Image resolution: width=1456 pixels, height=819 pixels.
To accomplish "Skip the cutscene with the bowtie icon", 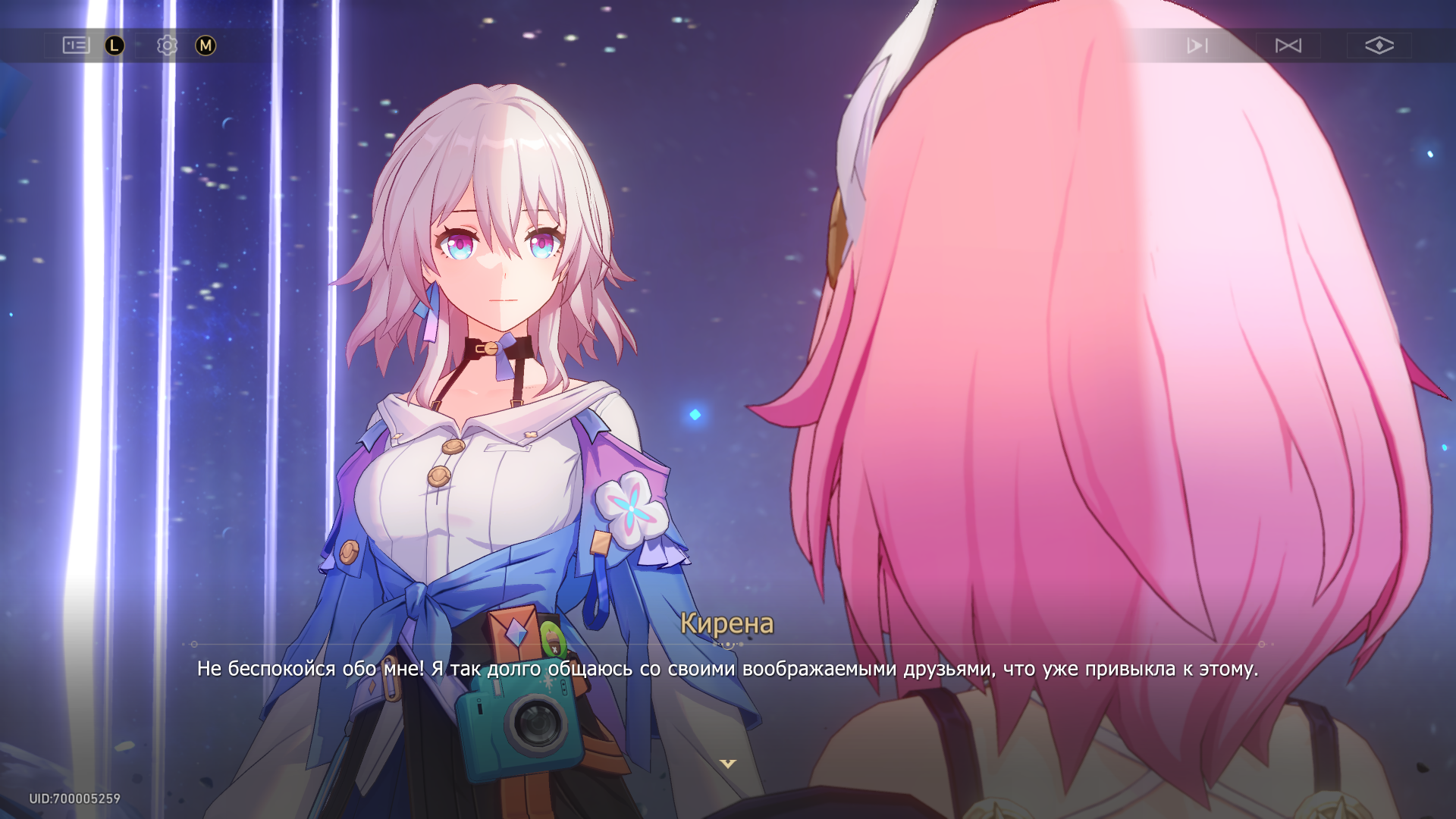I will (1288, 45).
